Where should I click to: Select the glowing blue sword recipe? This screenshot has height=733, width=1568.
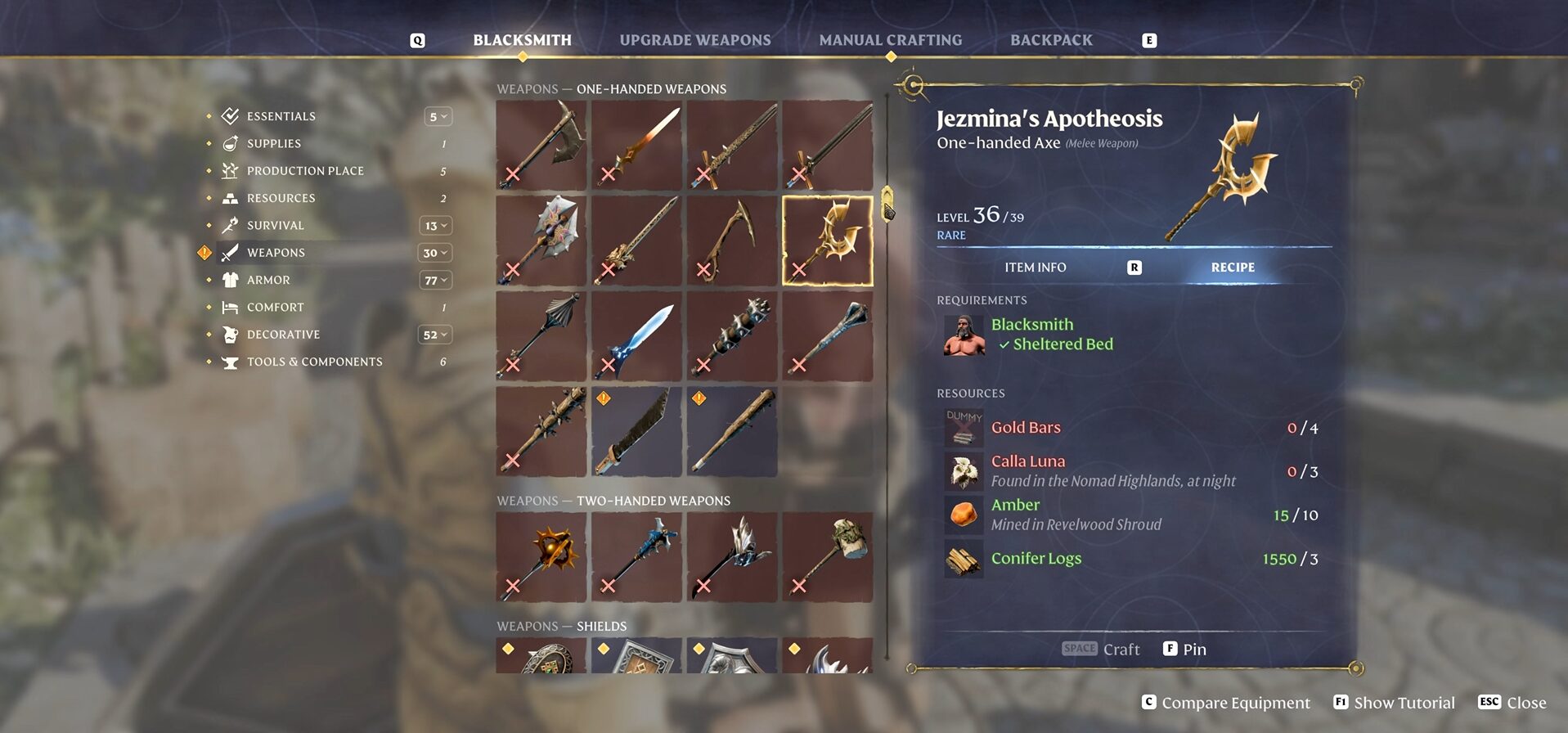tap(636, 336)
